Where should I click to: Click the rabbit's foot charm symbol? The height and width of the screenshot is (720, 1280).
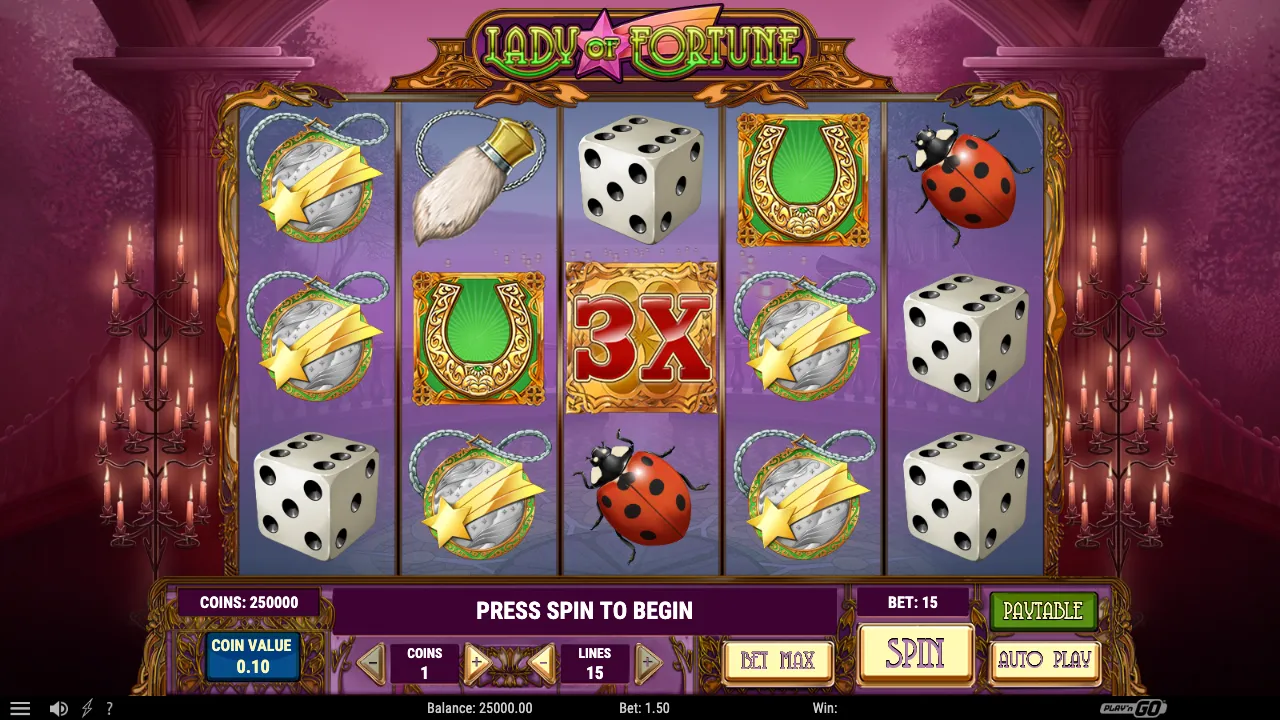[x=477, y=180]
